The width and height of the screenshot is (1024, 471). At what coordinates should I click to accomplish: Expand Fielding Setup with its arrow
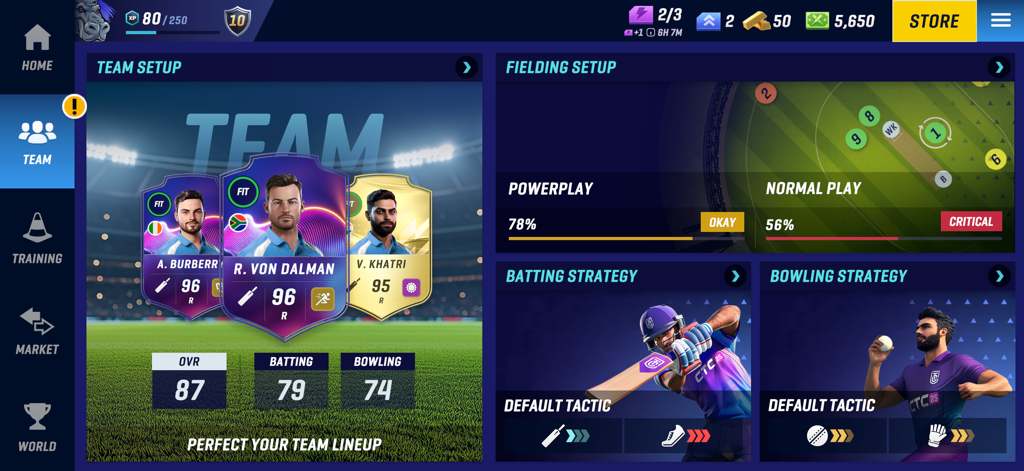point(998,68)
